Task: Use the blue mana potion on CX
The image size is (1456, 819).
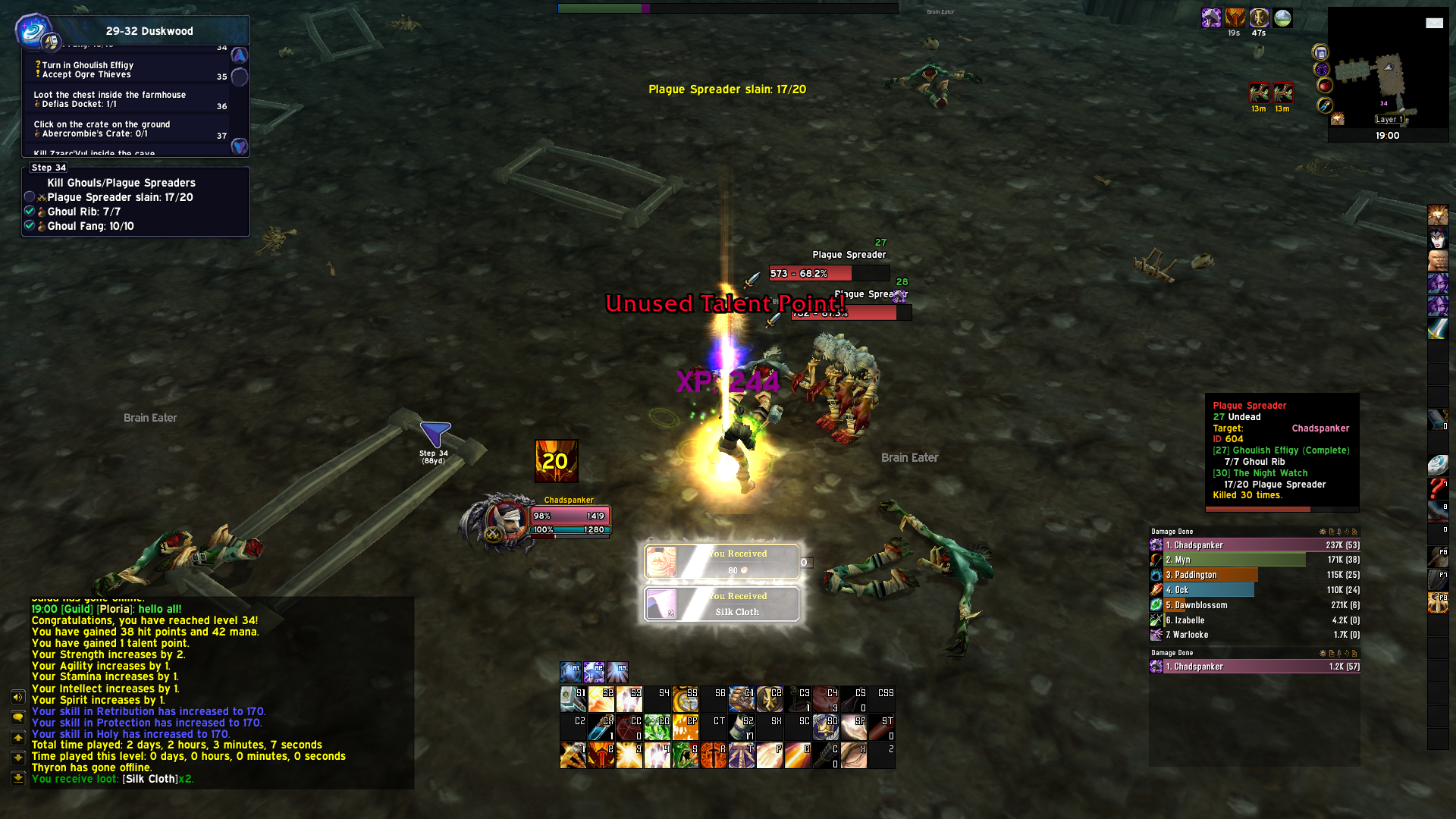Action: tap(601, 727)
